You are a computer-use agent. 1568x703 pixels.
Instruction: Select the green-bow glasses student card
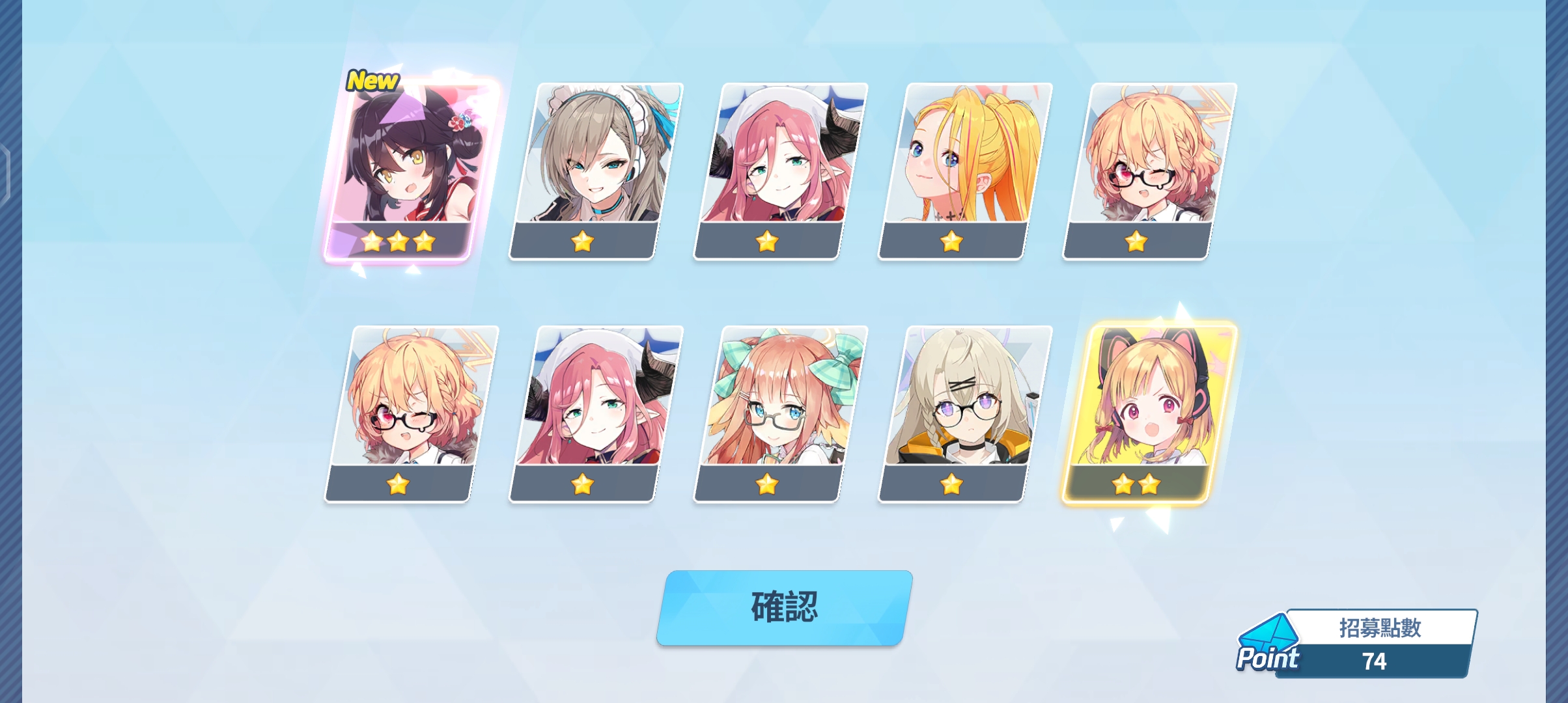point(780,413)
